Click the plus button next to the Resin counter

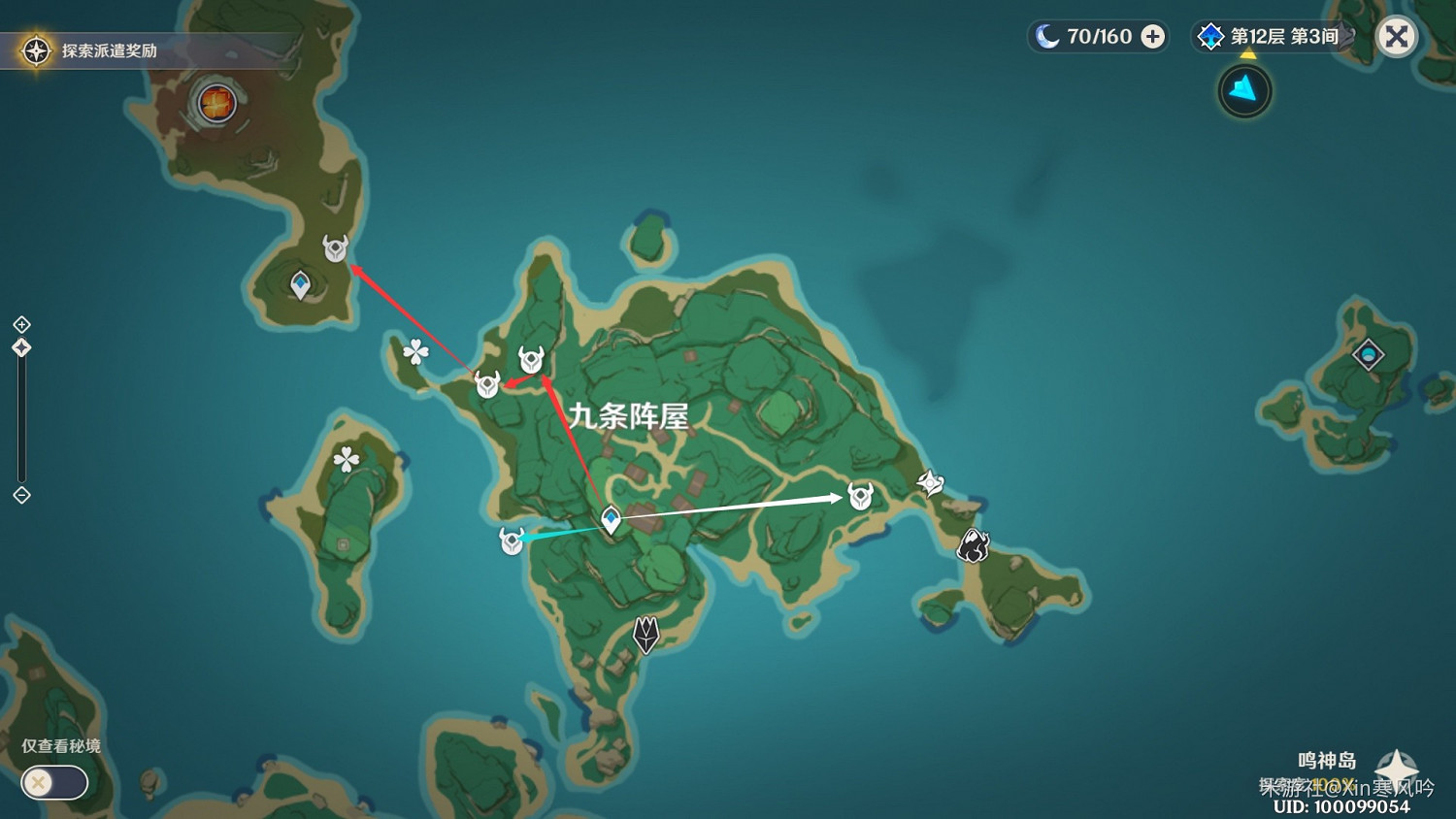[1152, 36]
